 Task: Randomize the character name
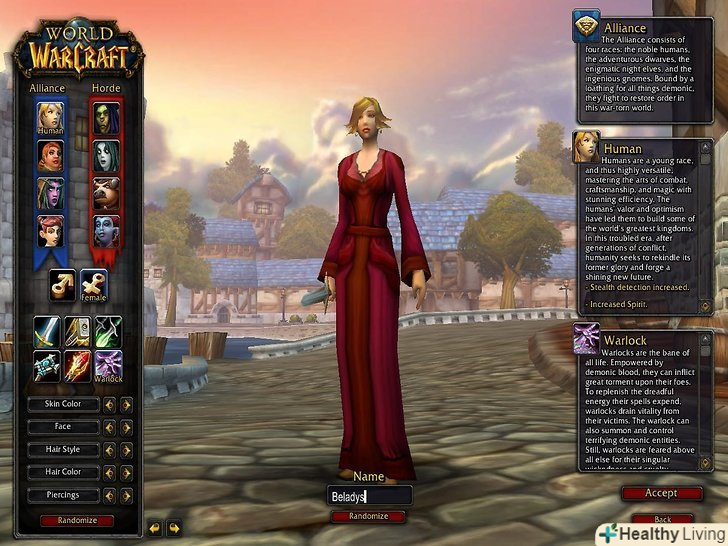(x=369, y=516)
